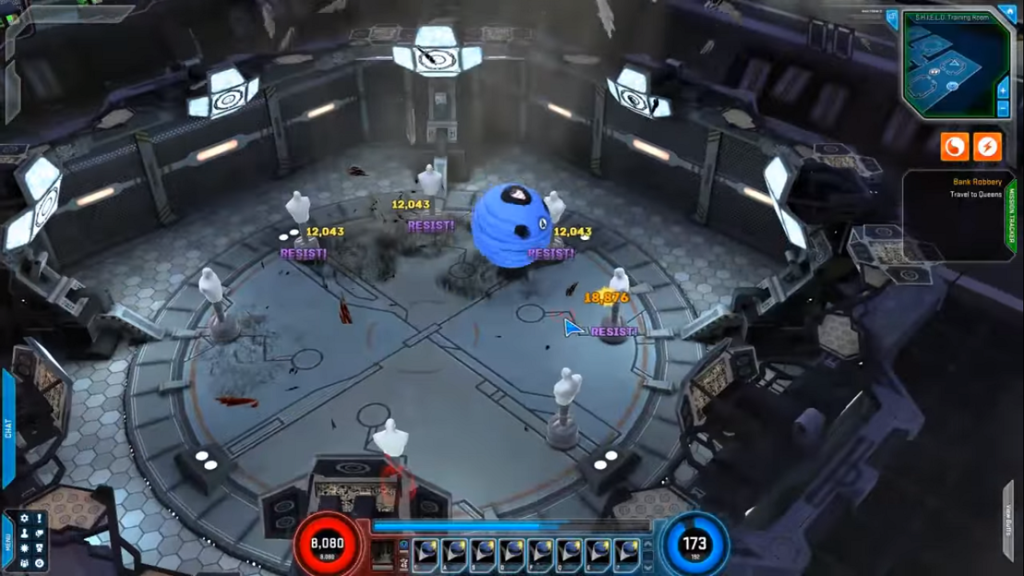The width and height of the screenshot is (1024, 576).
Task: Zoom out the minimap with the minus button
Action: tap(1003, 108)
